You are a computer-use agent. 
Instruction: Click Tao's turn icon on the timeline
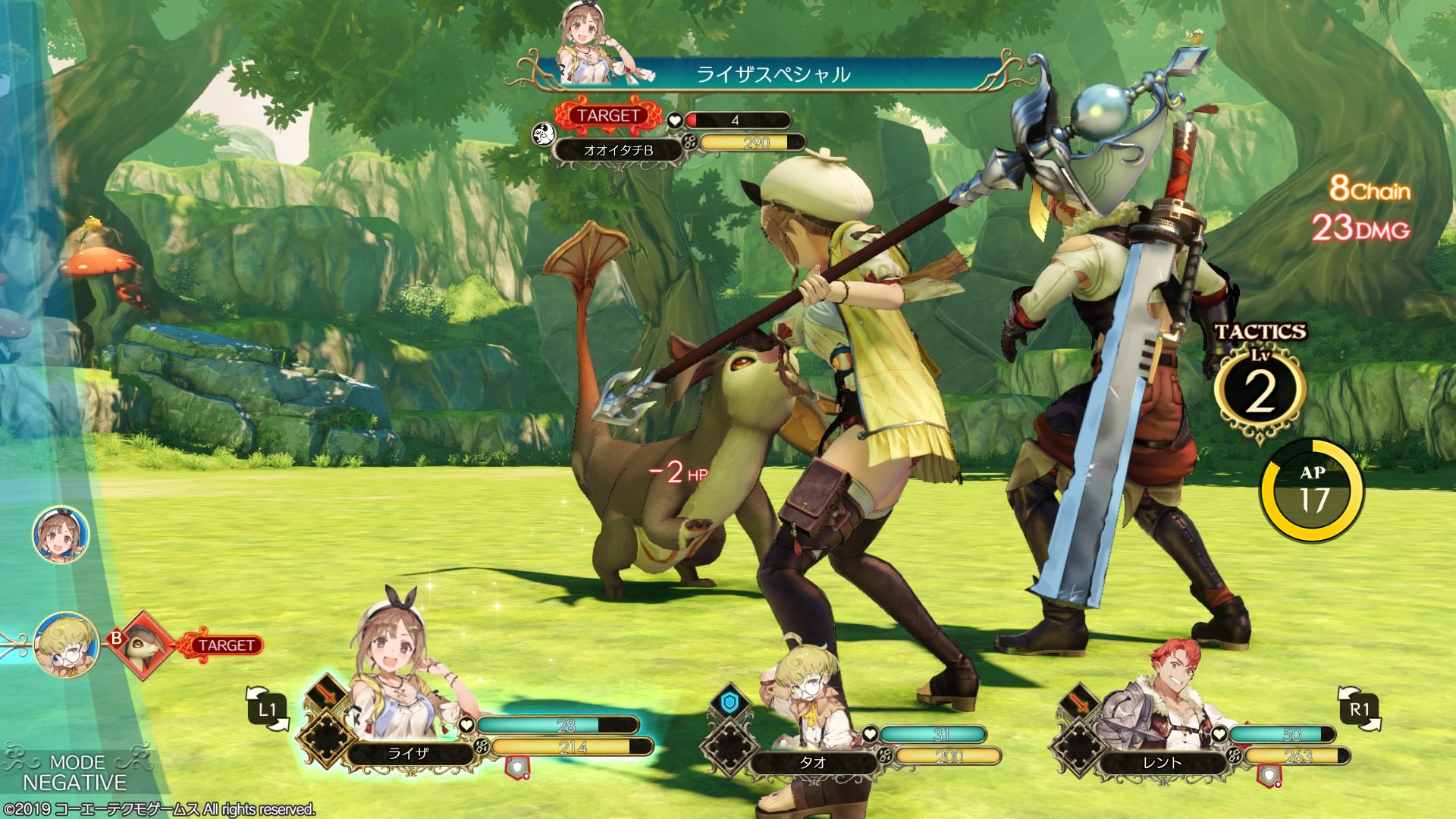(67, 645)
